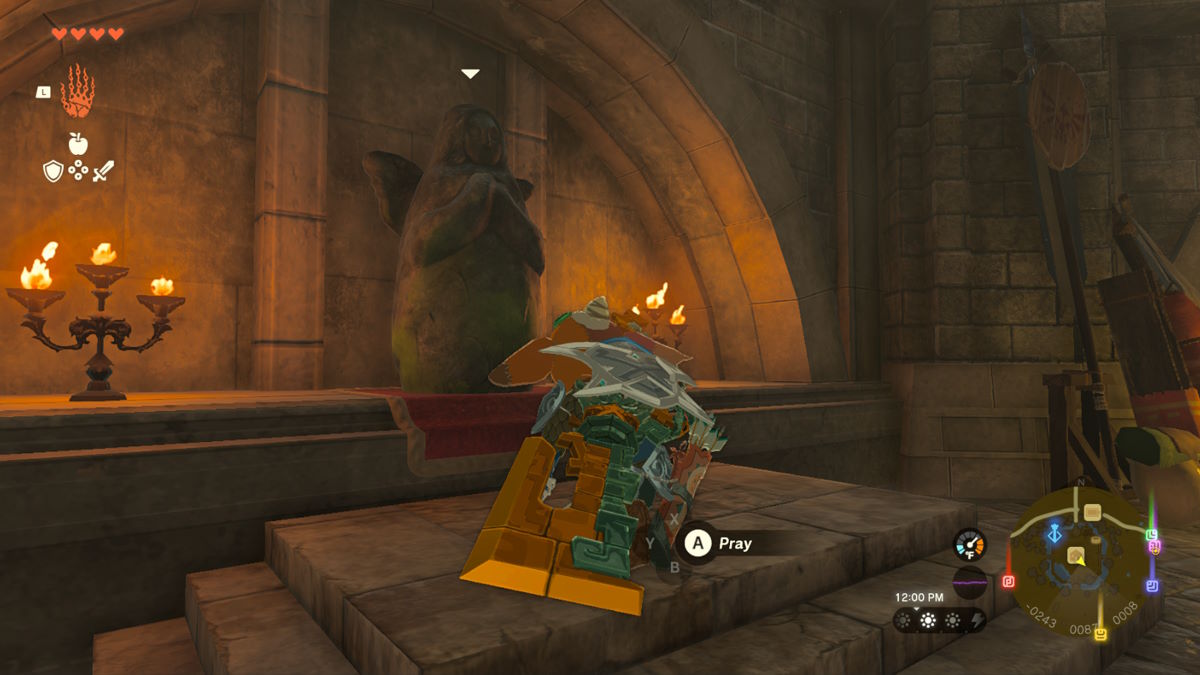Click the lightning bolt weather forecast icon
1200x675 pixels.
point(976,621)
